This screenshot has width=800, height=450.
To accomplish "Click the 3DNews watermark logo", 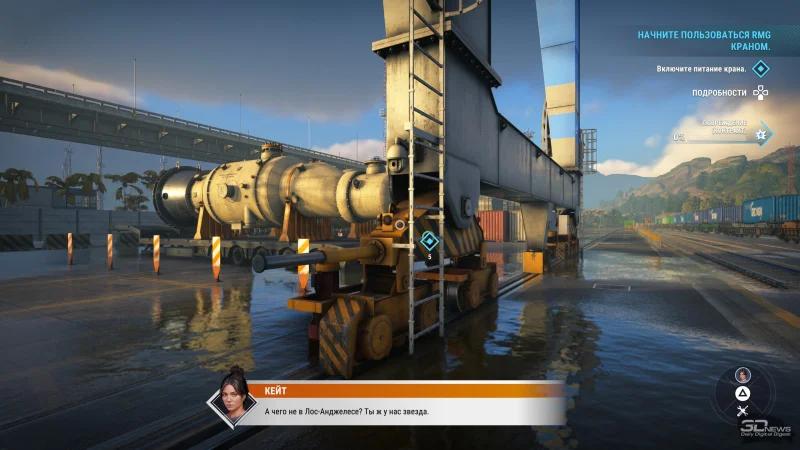I will (767, 427).
